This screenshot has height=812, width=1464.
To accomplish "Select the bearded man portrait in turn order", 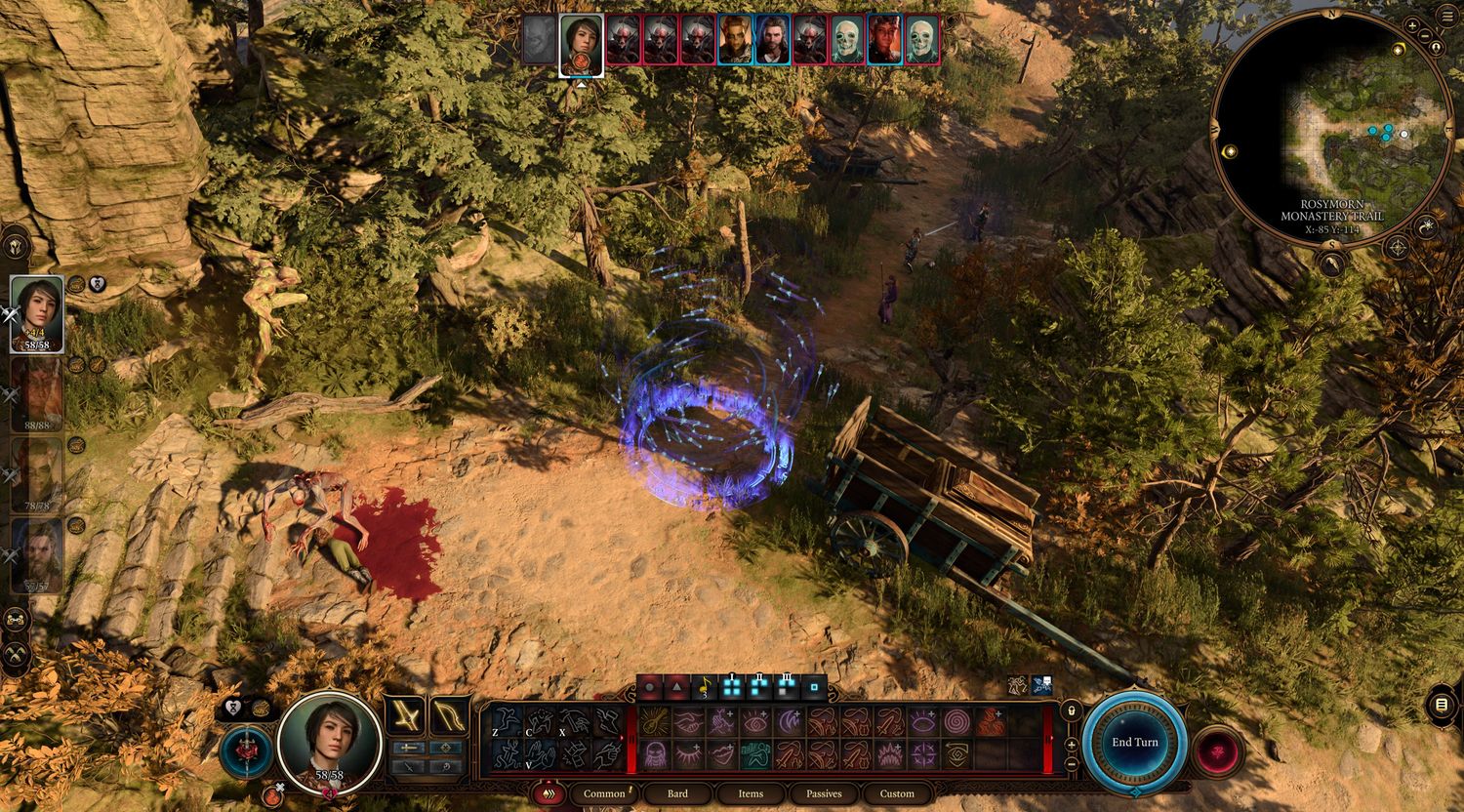I will (x=772, y=39).
